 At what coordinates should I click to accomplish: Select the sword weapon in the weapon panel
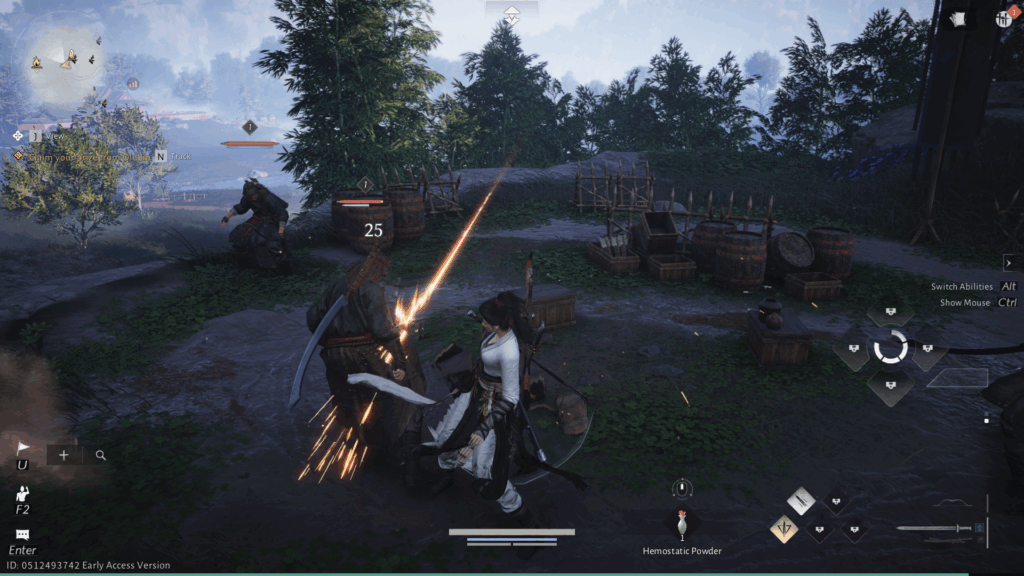(x=934, y=528)
